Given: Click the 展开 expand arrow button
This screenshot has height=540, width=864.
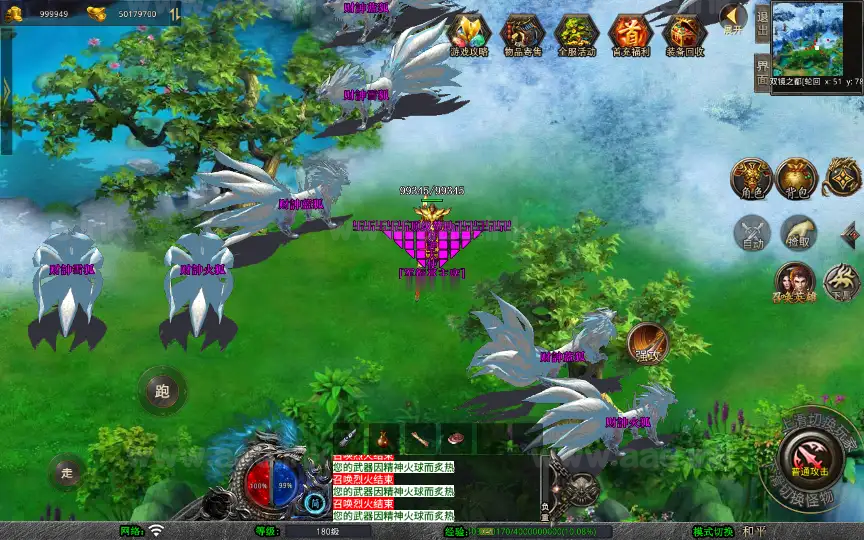Looking at the screenshot, I should tap(733, 20).
